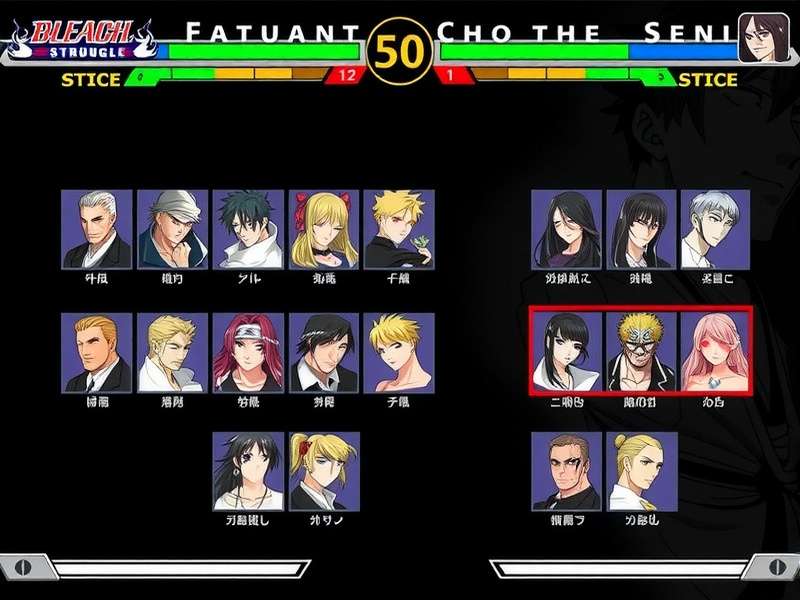Pick the slicked-back blond man wearing a necktie
The width and height of the screenshot is (800, 600).
96,352
